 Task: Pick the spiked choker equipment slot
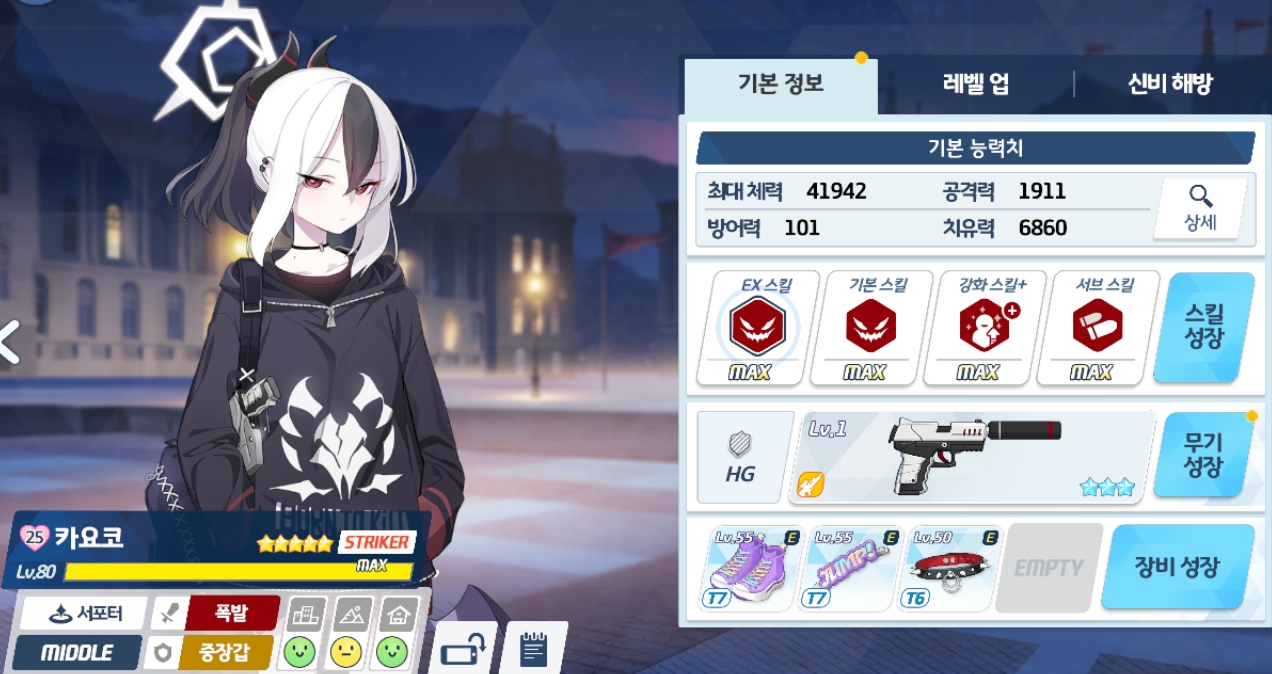tap(952, 568)
